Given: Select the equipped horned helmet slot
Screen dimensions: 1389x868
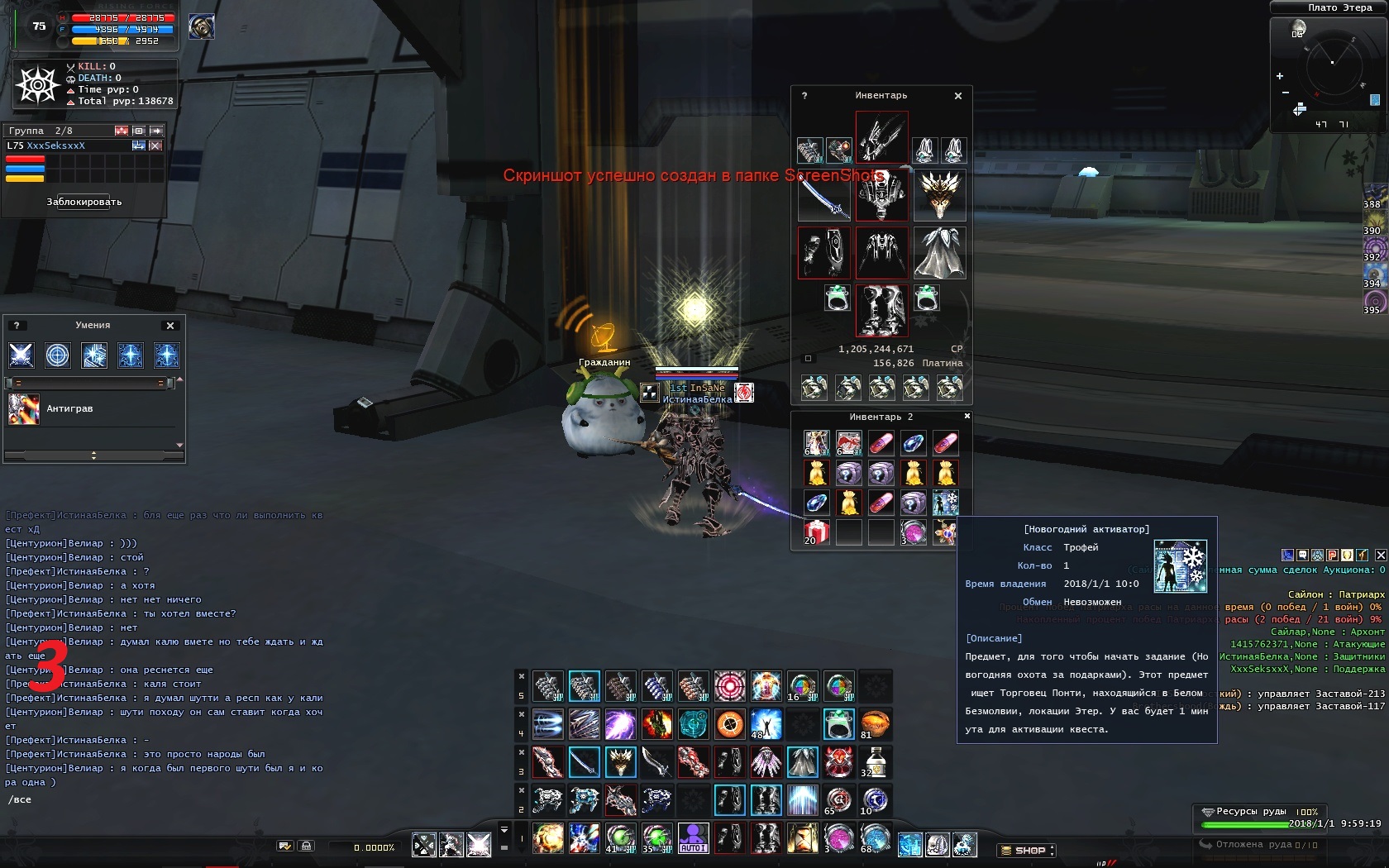Looking at the screenshot, I should pos(940,195).
